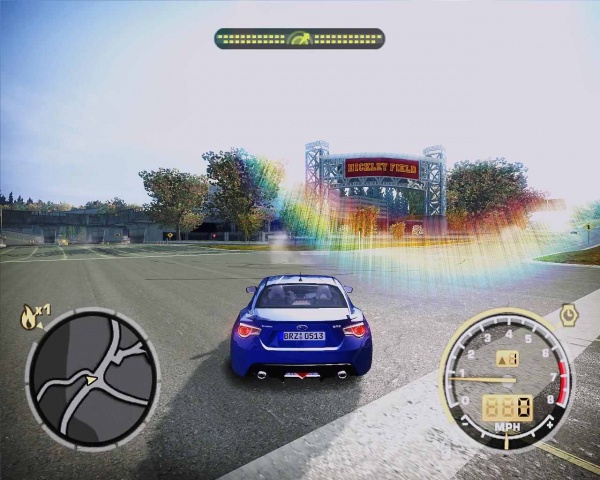Activate the Speedbreaker stopwatch icon
Viewport: 600px width, 480px height.
click(x=569, y=314)
